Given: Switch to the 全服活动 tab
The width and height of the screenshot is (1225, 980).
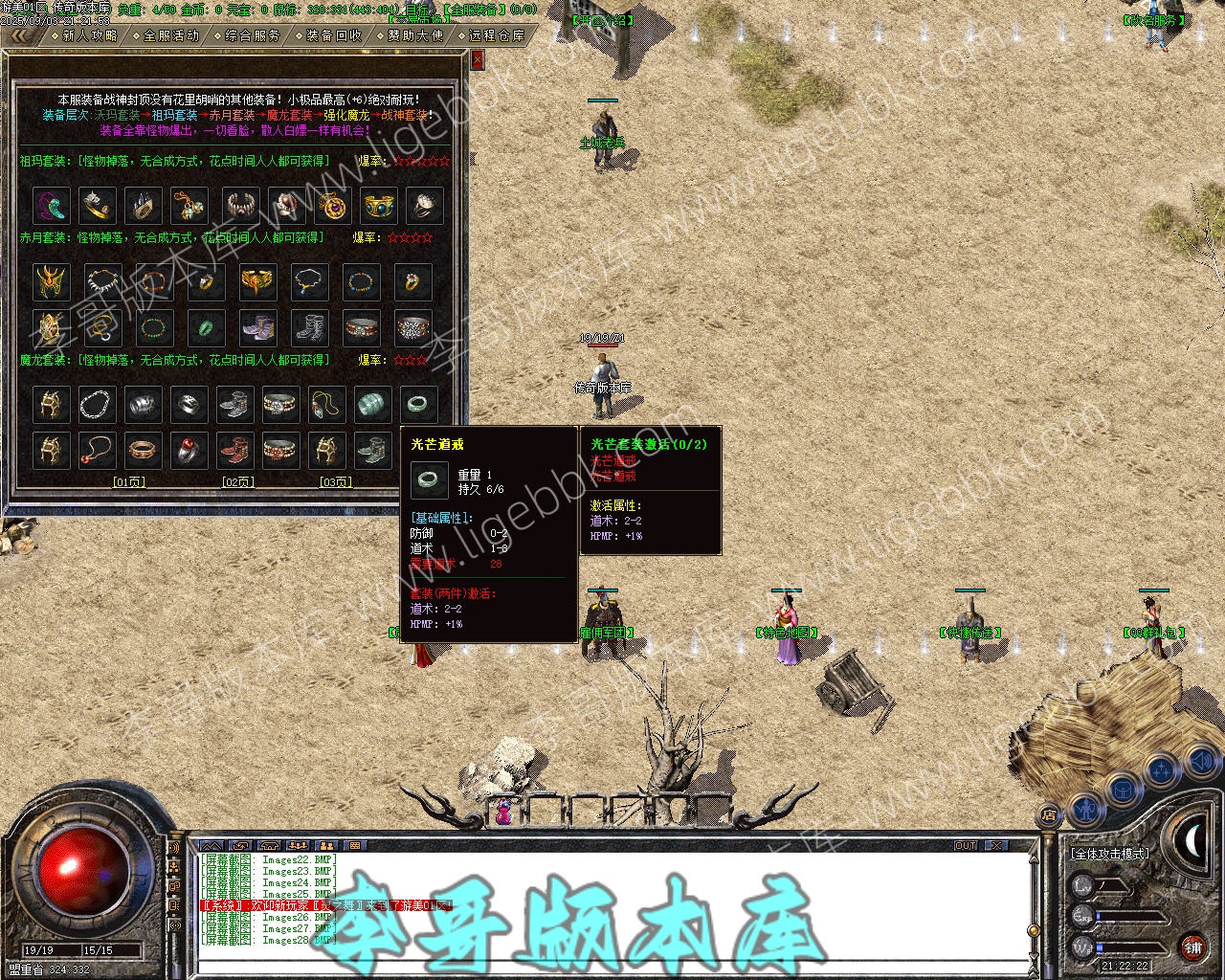Looking at the screenshot, I should [172, 35].
